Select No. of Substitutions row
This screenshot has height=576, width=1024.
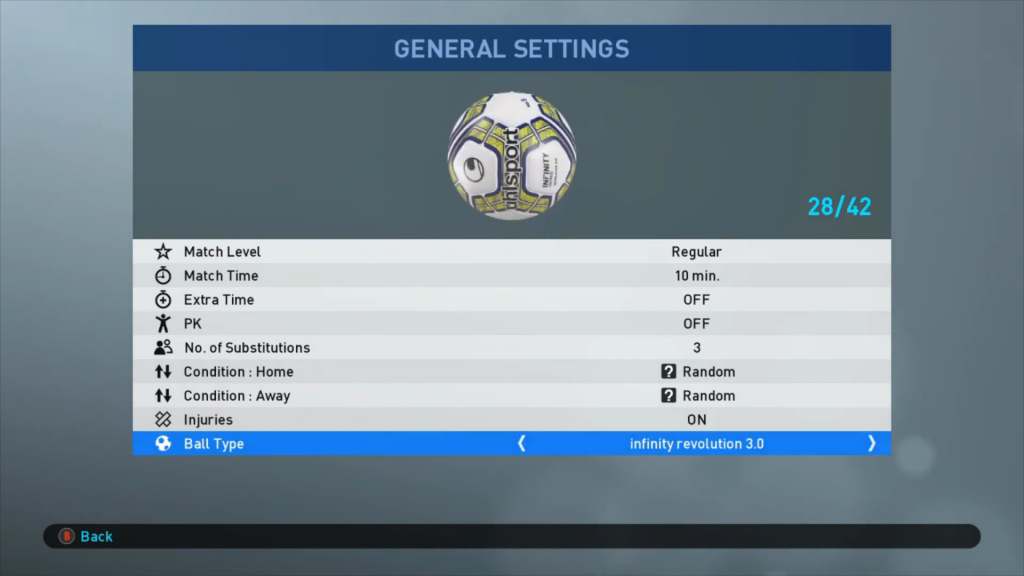[x=511, y=348]
